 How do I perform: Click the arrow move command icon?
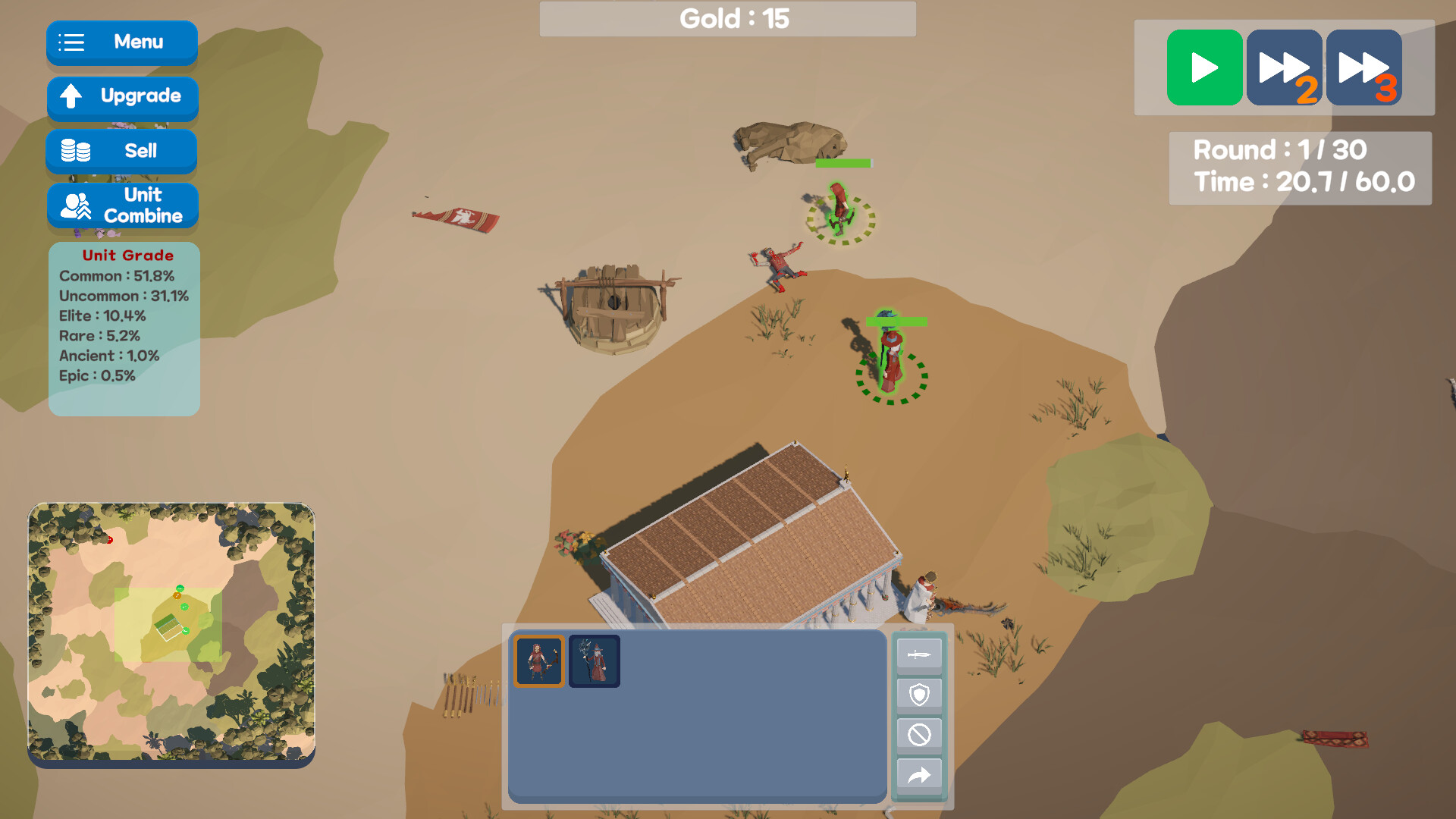pos(918,775)
